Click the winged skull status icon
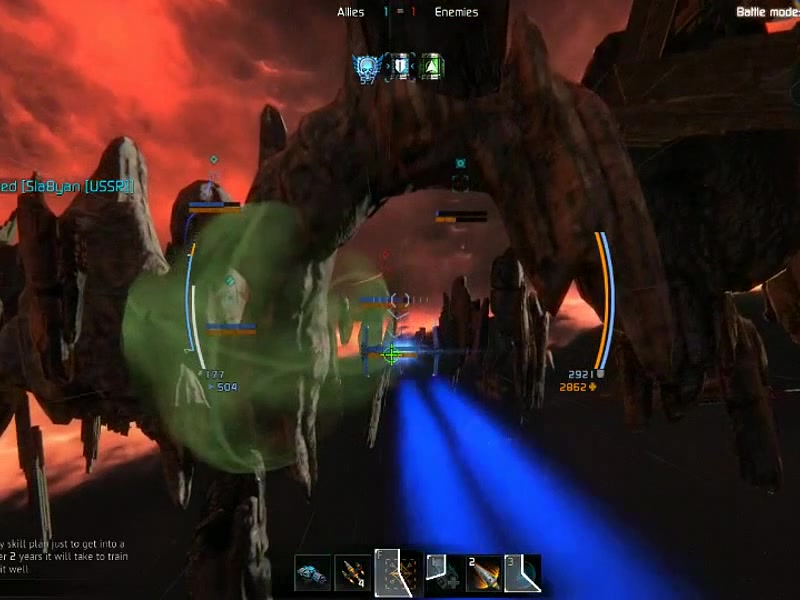This screenshot has width=800, height=600. (x=368, y=67)
